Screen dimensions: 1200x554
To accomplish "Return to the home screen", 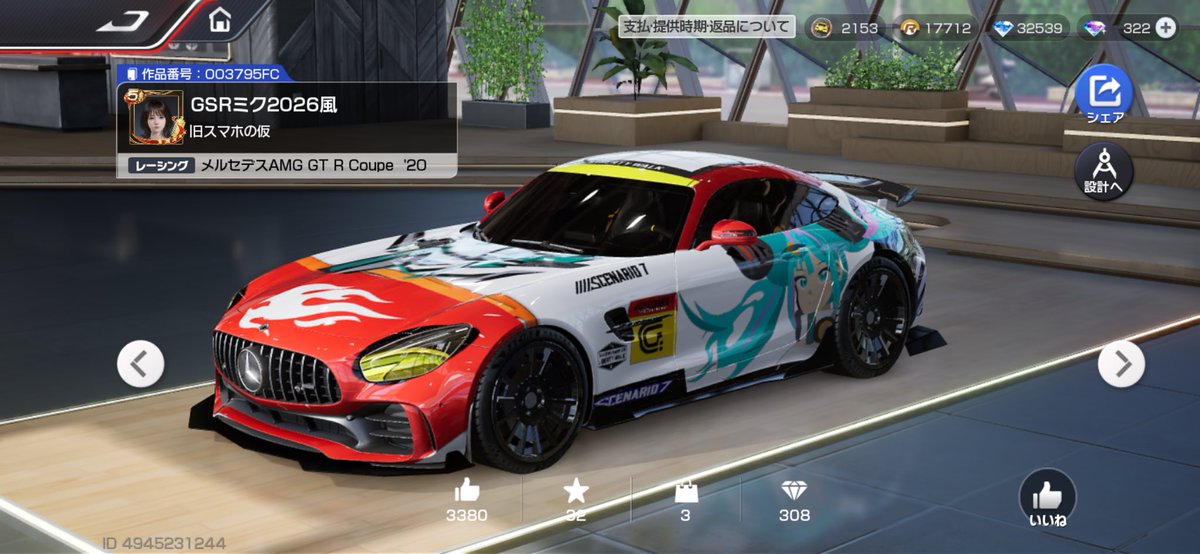I will point(220,20).
